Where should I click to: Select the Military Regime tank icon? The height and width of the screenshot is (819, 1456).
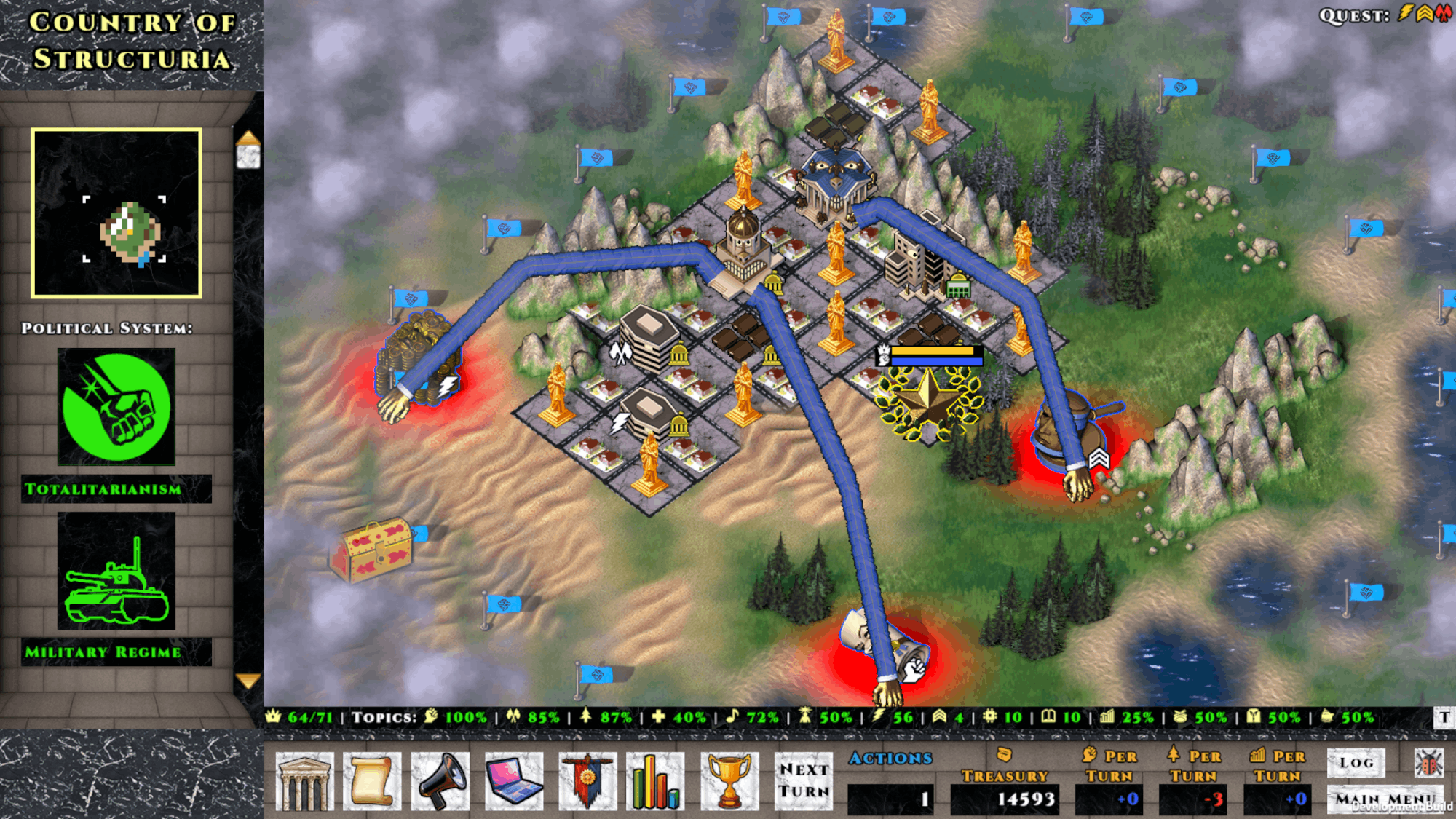click(116, 571)
